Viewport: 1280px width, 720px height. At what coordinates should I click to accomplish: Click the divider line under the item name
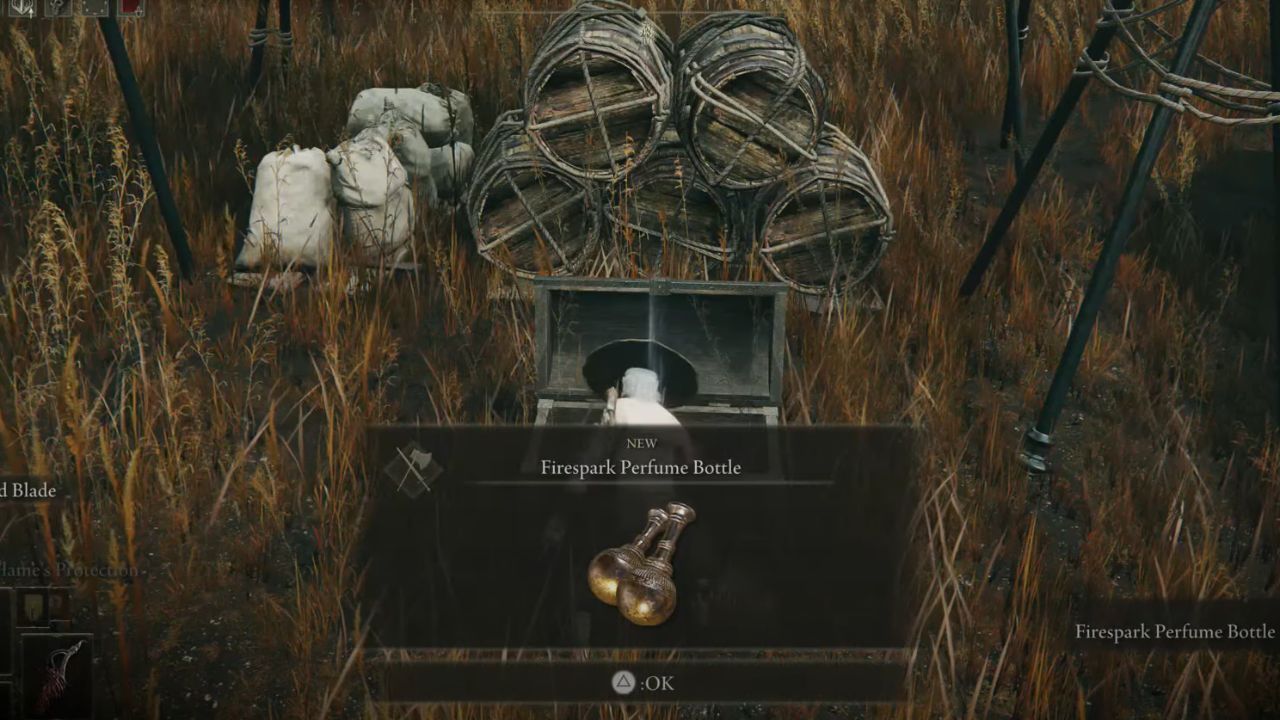(641, 482)
